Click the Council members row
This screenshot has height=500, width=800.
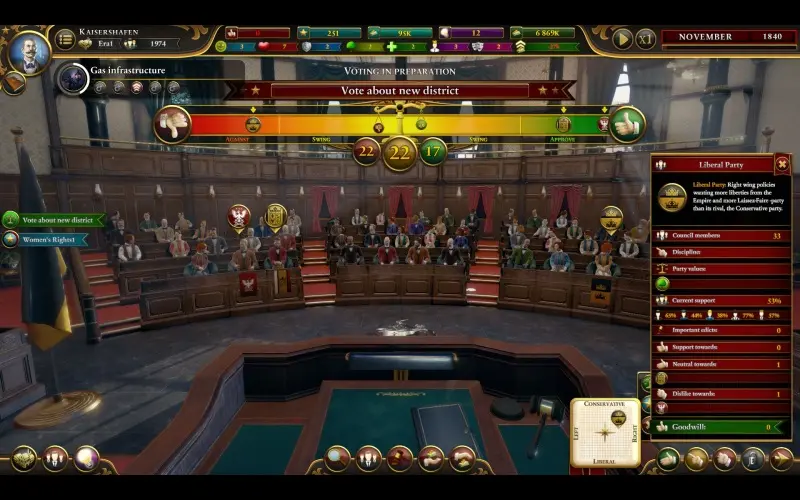coord(720,236)
